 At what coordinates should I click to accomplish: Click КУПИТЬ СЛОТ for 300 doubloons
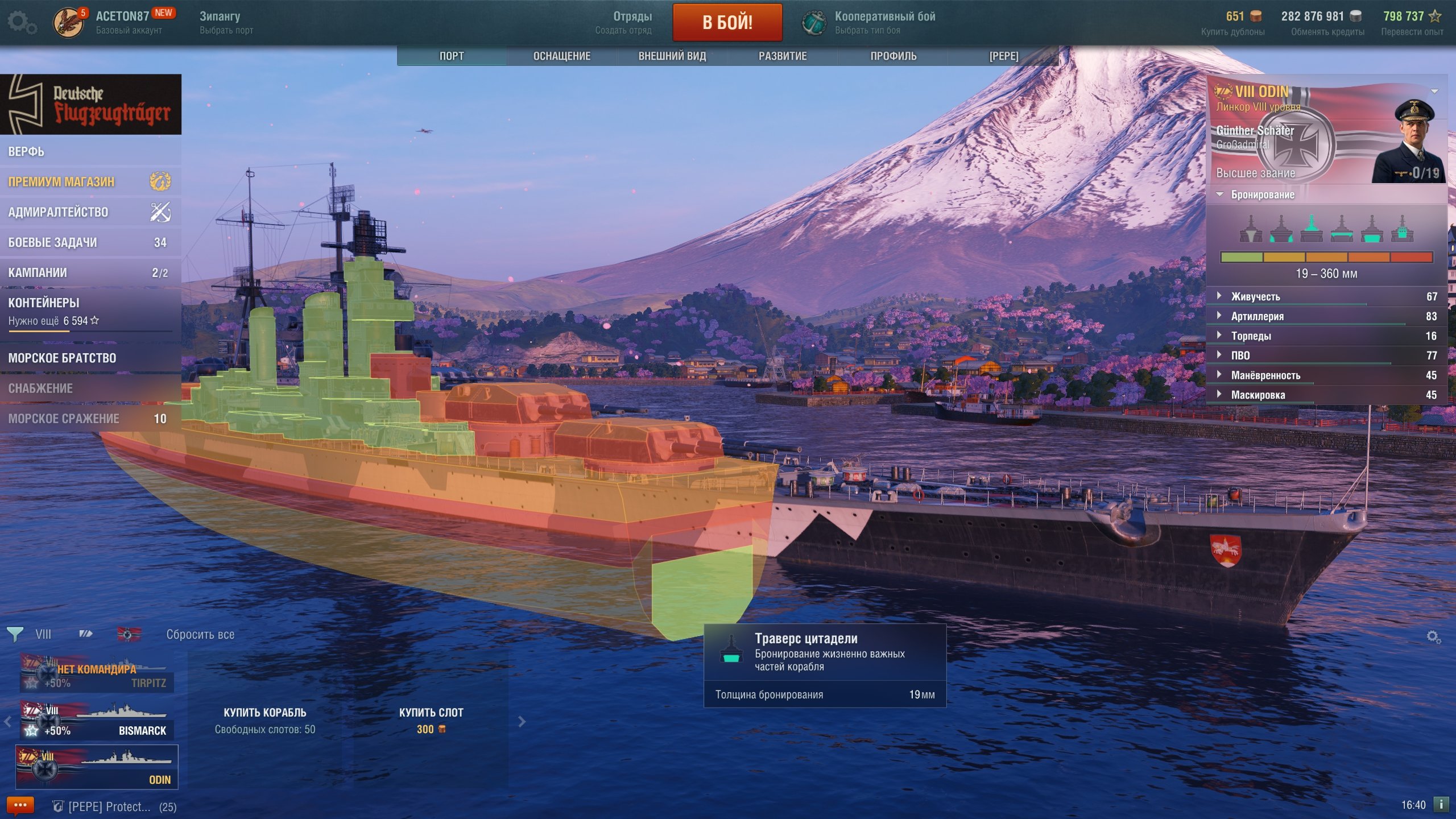431,720
